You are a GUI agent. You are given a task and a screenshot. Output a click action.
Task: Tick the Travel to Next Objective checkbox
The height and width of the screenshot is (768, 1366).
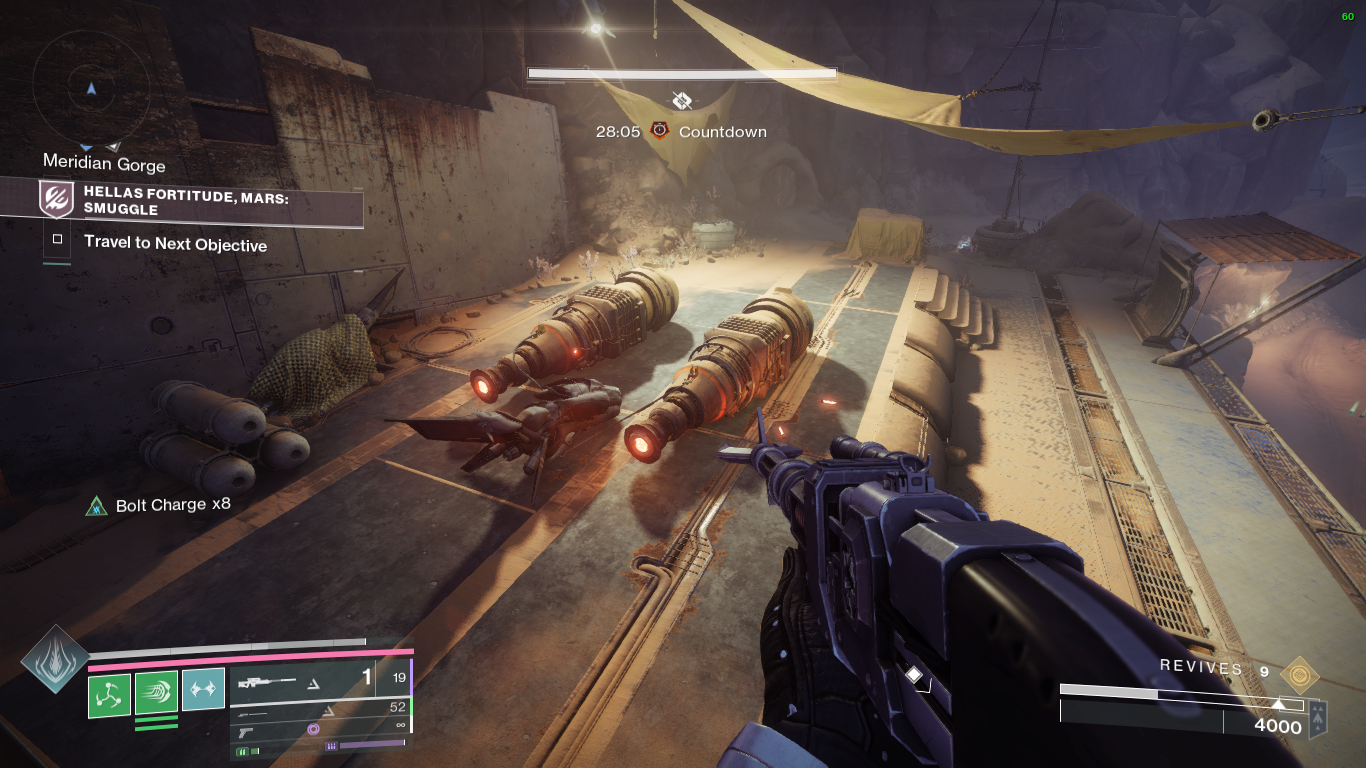58,240
